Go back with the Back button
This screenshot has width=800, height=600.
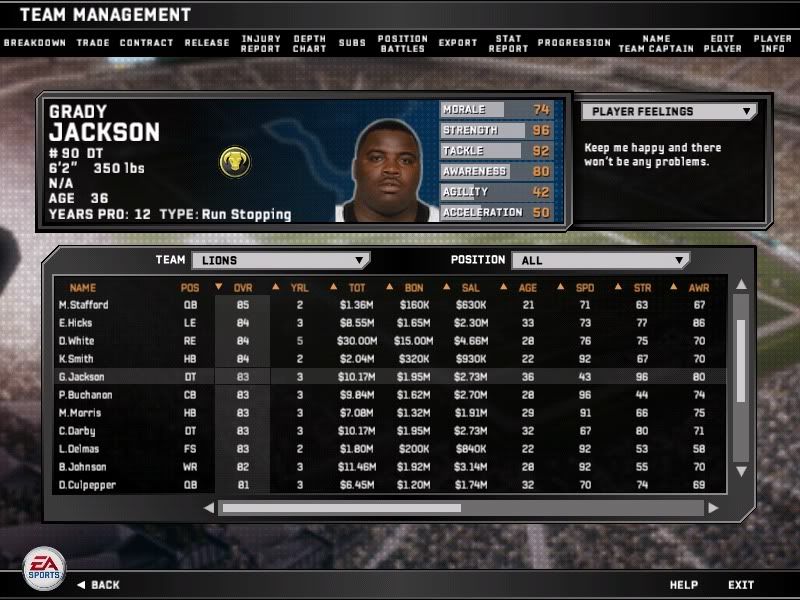pyautogui.click(x=98, y=584)
